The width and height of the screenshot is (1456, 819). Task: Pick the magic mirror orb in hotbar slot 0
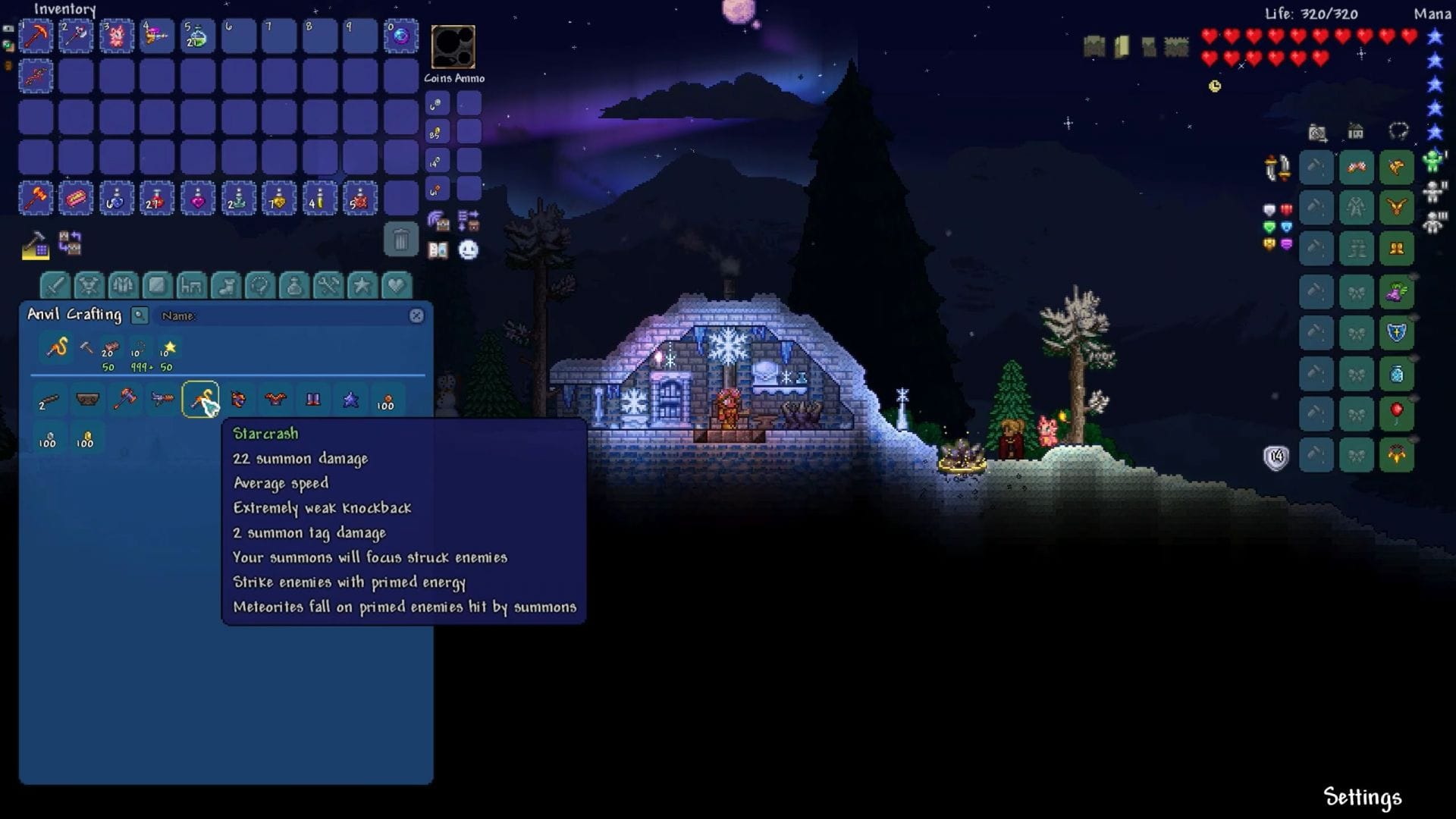(400, 36)
